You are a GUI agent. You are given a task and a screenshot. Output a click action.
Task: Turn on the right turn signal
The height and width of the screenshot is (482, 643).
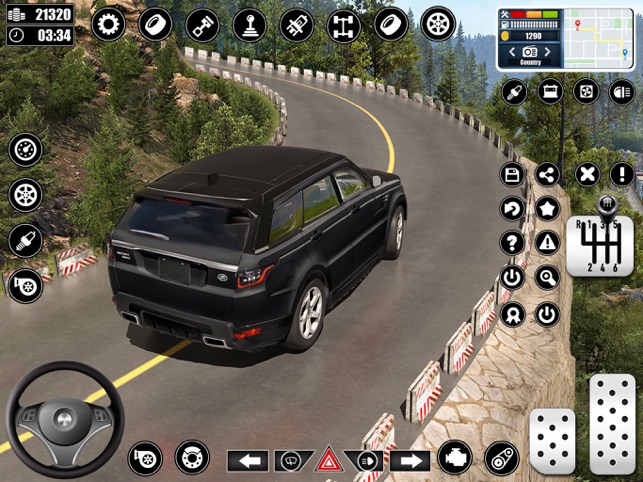(x=409, y=461)
